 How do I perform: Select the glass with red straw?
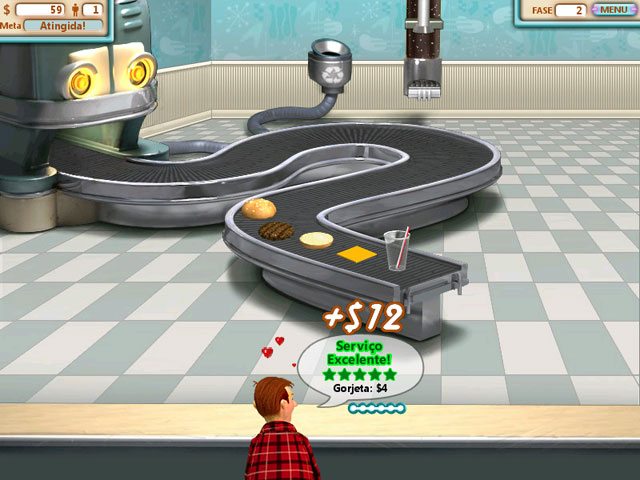(x=396, y=249)
